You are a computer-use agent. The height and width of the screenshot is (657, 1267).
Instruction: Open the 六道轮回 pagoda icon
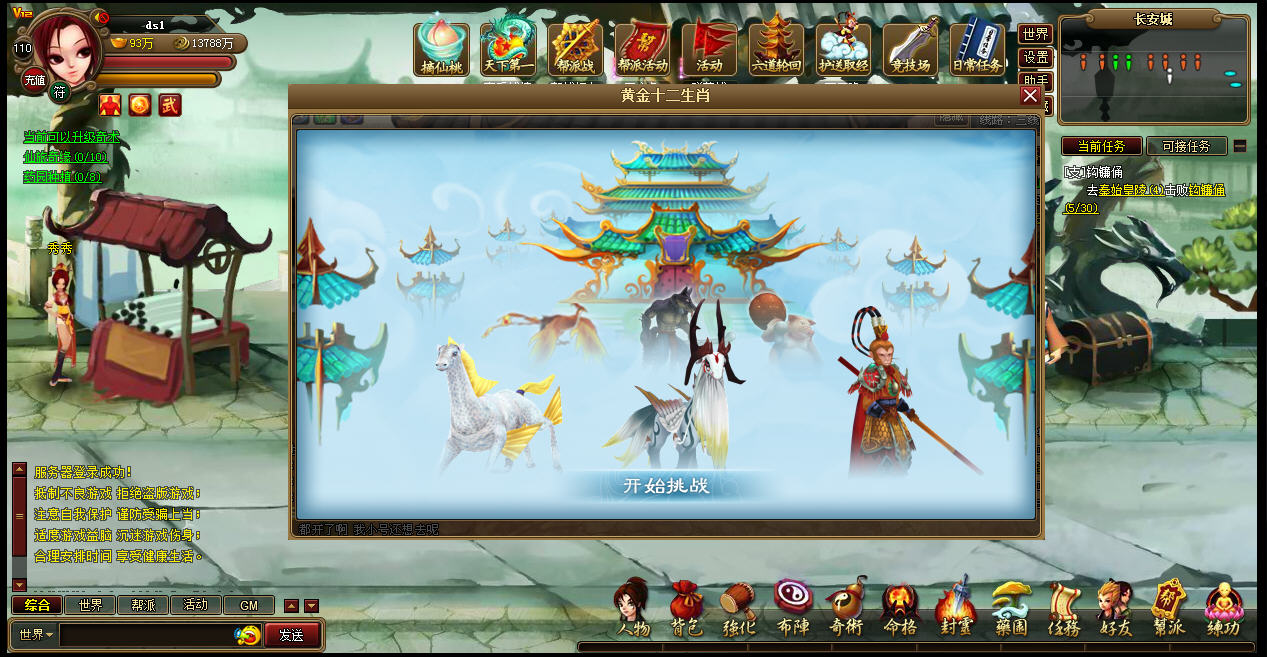point(776,49)
